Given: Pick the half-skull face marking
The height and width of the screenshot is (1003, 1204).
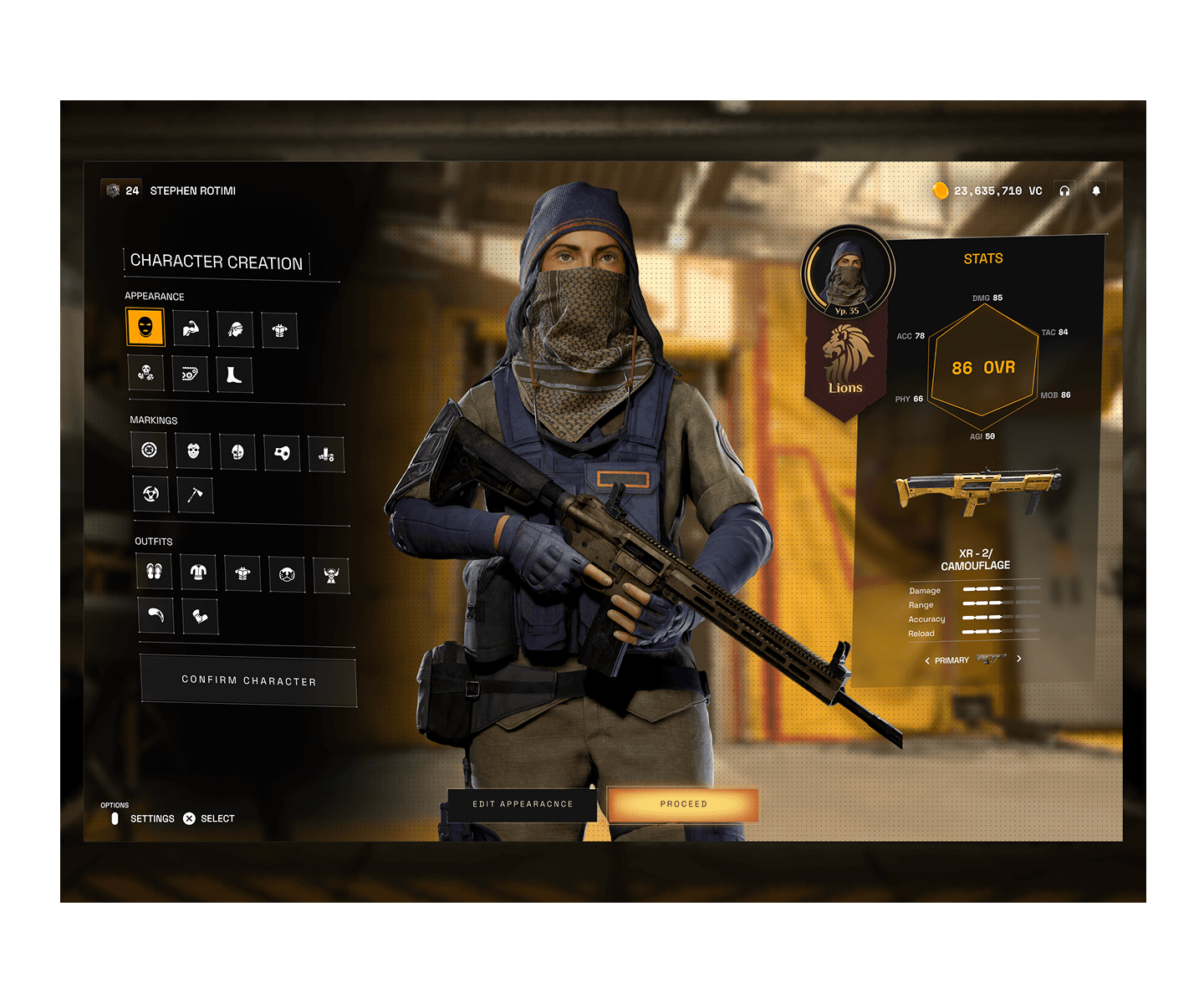Looking at the screenshot, I should 237,452.
